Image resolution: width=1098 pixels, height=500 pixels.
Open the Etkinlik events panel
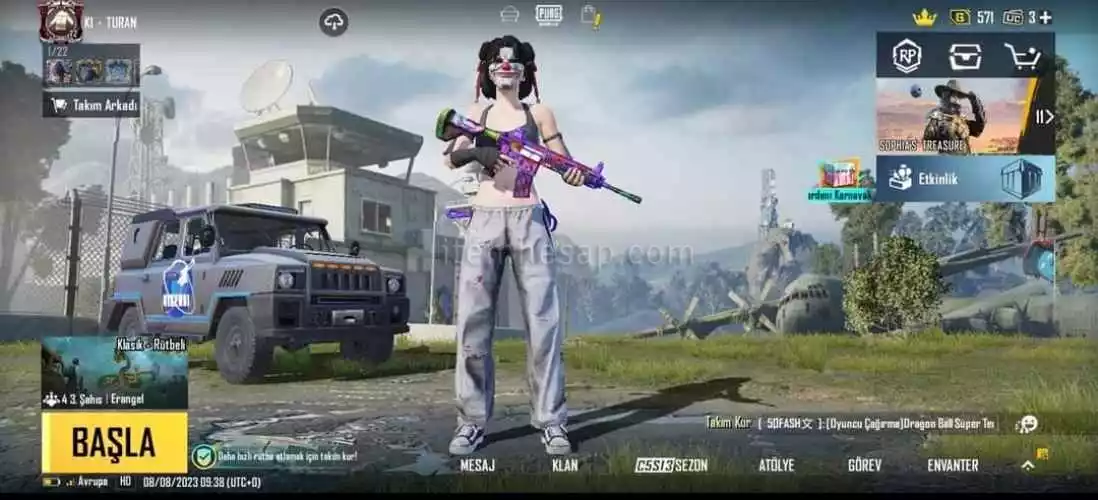965,178
